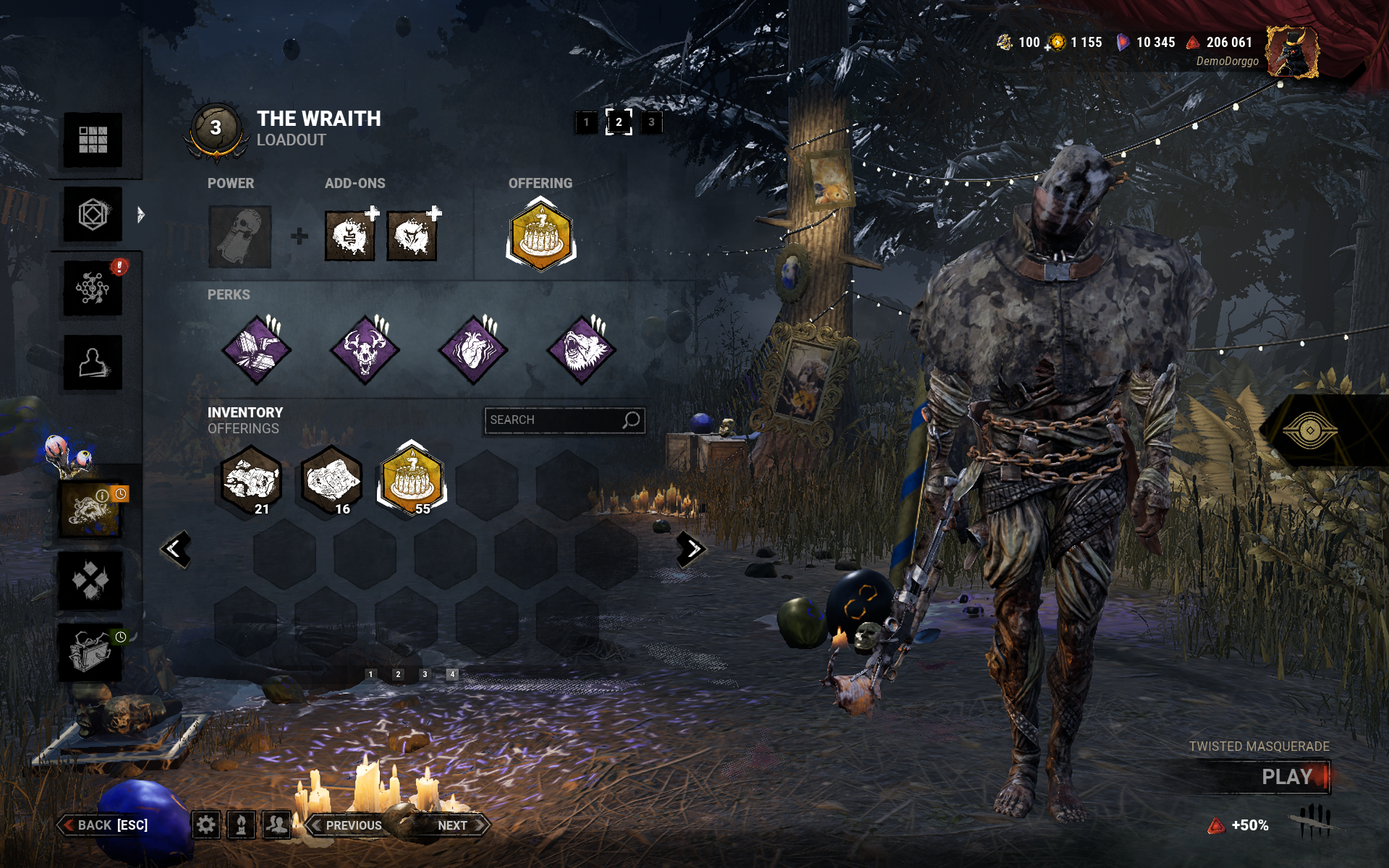Screen dimensions: 1389x868
Task: Click the PLAY button
Action: point(1286,777)
